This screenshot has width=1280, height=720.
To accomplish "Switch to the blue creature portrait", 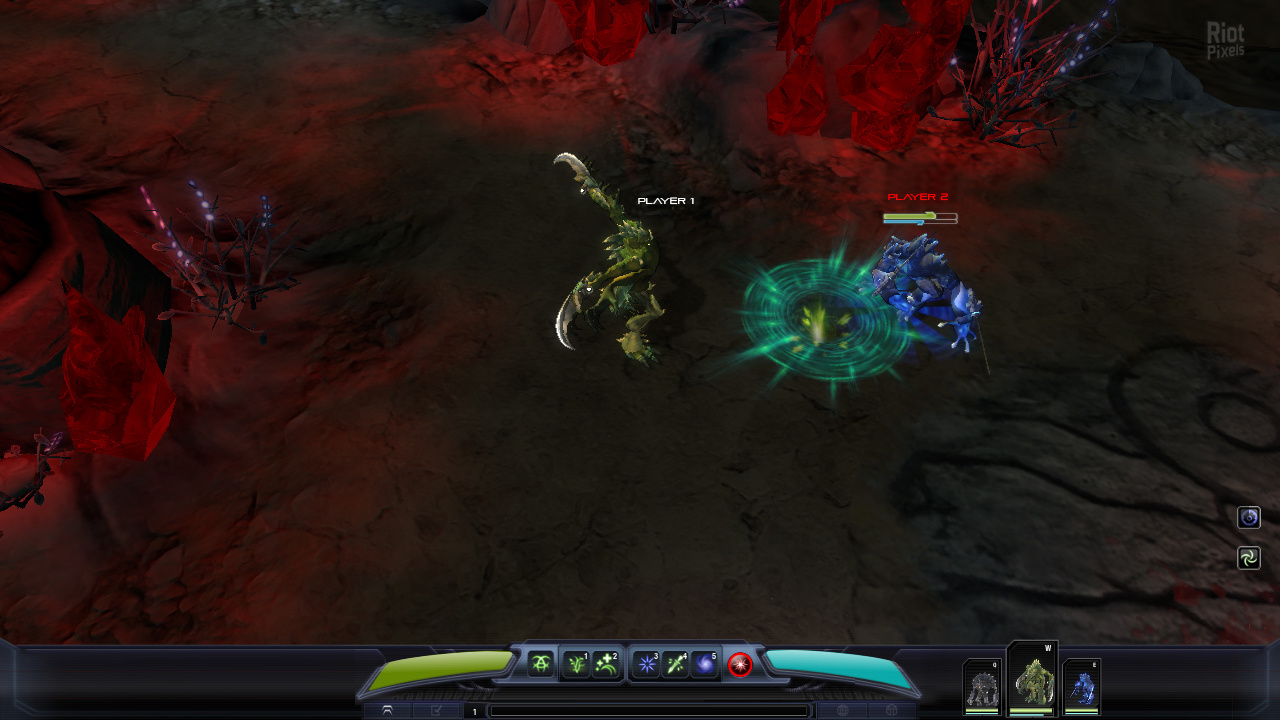I will [x=1082, y=687].
